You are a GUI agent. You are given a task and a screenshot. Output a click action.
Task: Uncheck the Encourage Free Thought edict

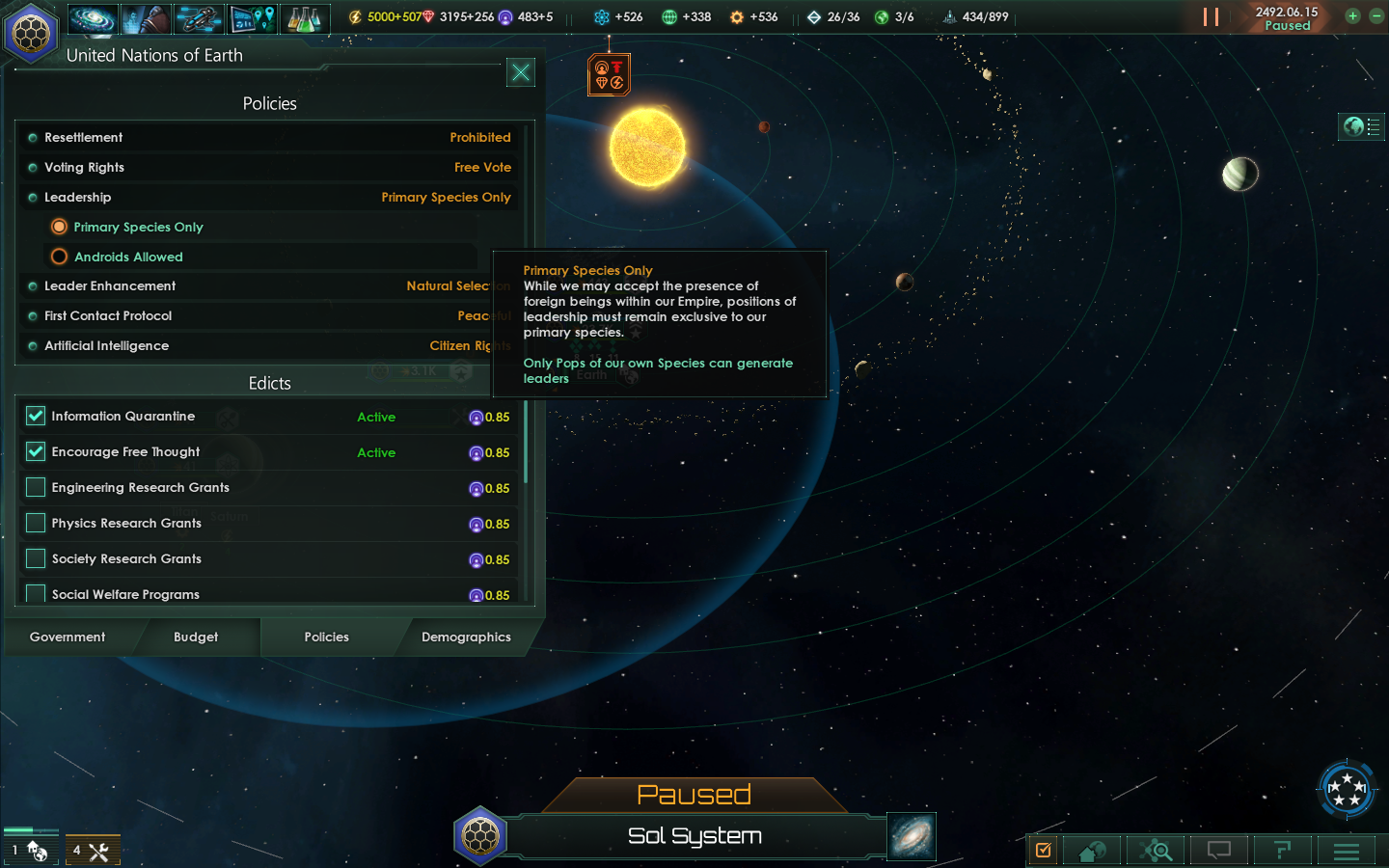[x=36, y=451]
